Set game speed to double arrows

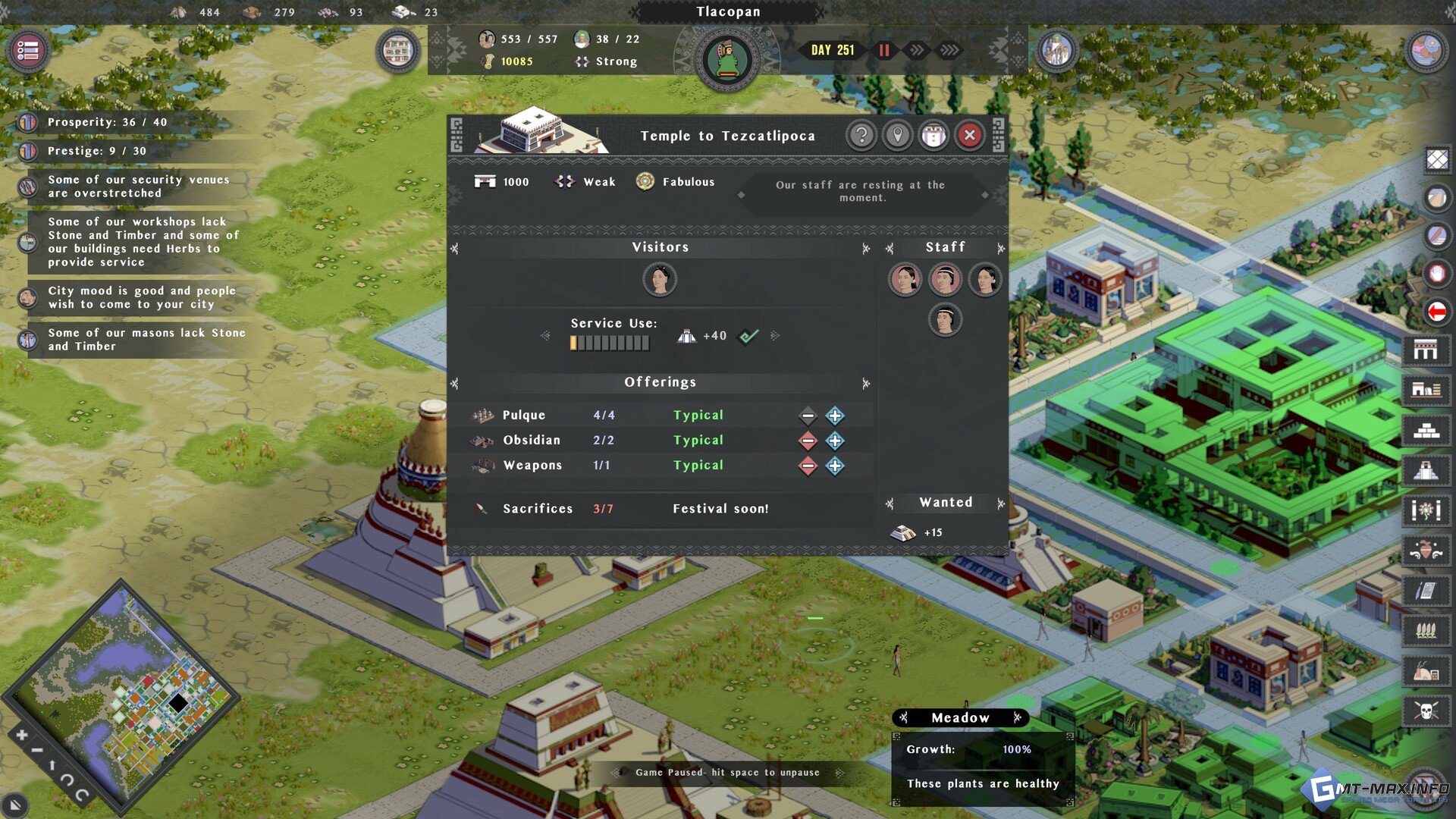point(917,50)
